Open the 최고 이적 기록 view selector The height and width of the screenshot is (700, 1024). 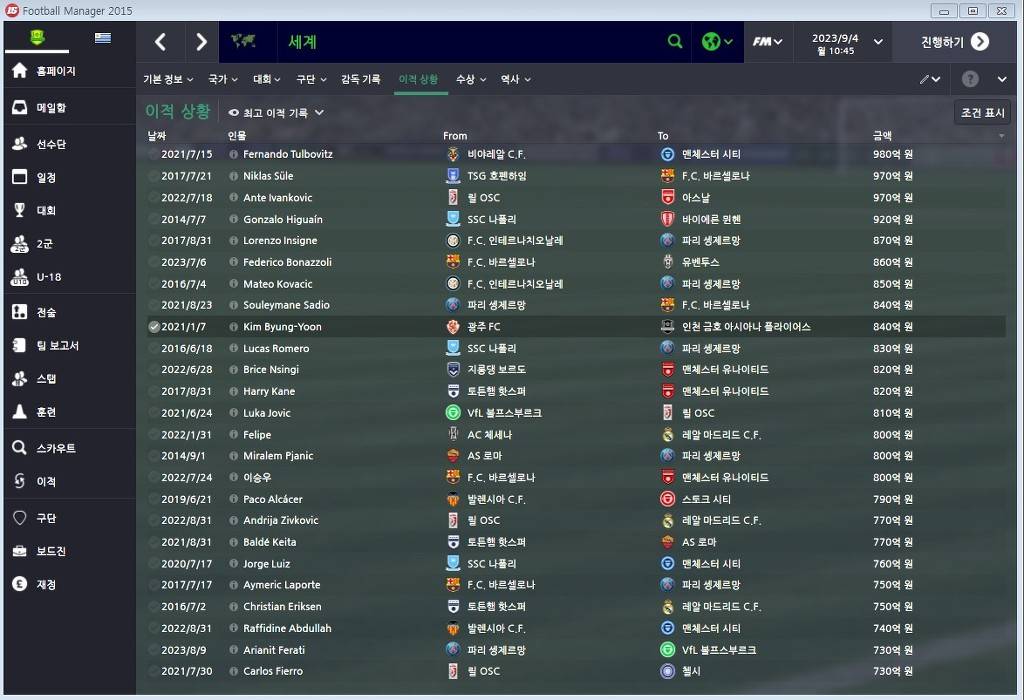(276, 113)
